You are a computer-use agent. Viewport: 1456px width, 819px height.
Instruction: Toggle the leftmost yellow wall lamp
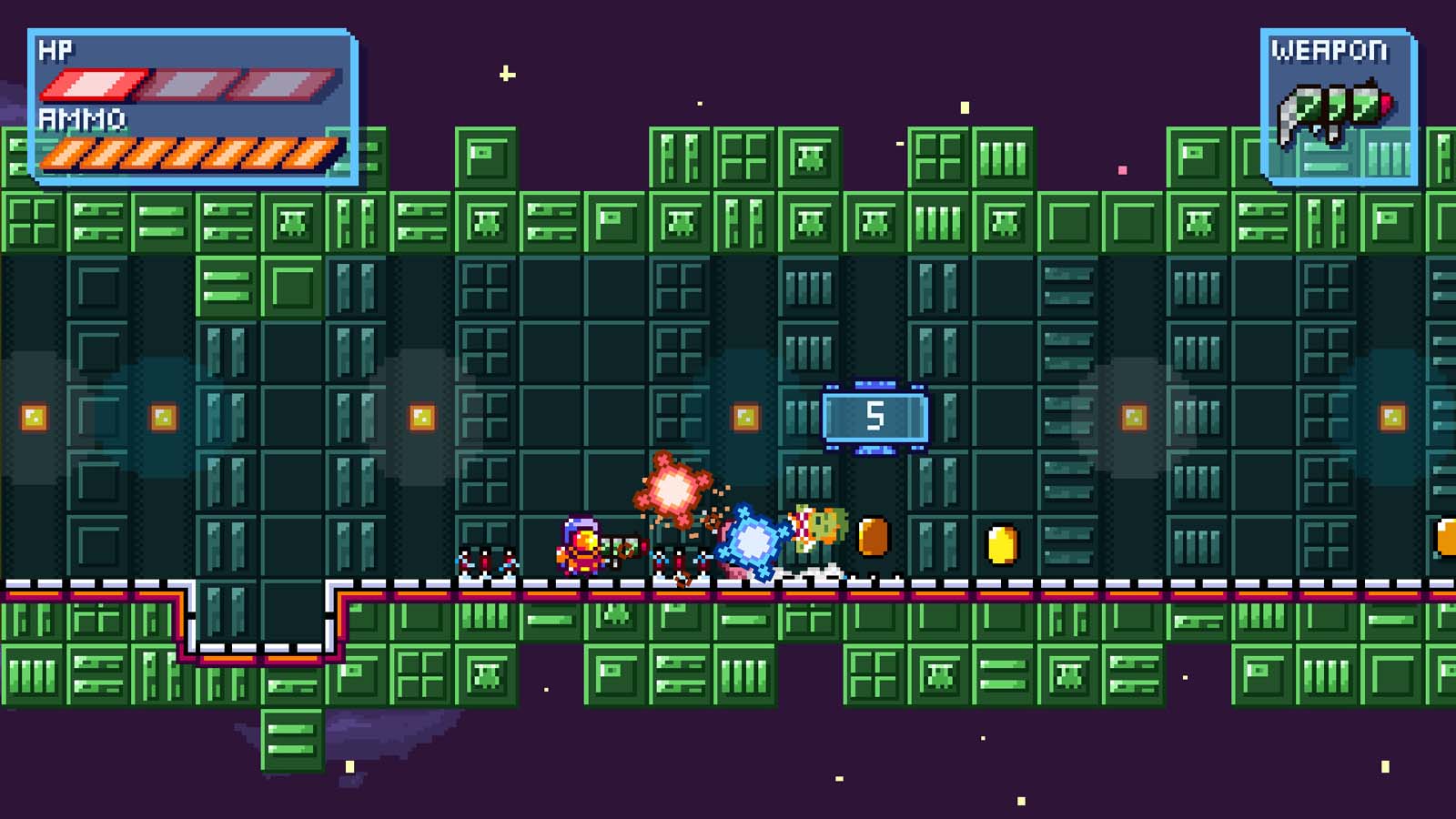[35, 418]
